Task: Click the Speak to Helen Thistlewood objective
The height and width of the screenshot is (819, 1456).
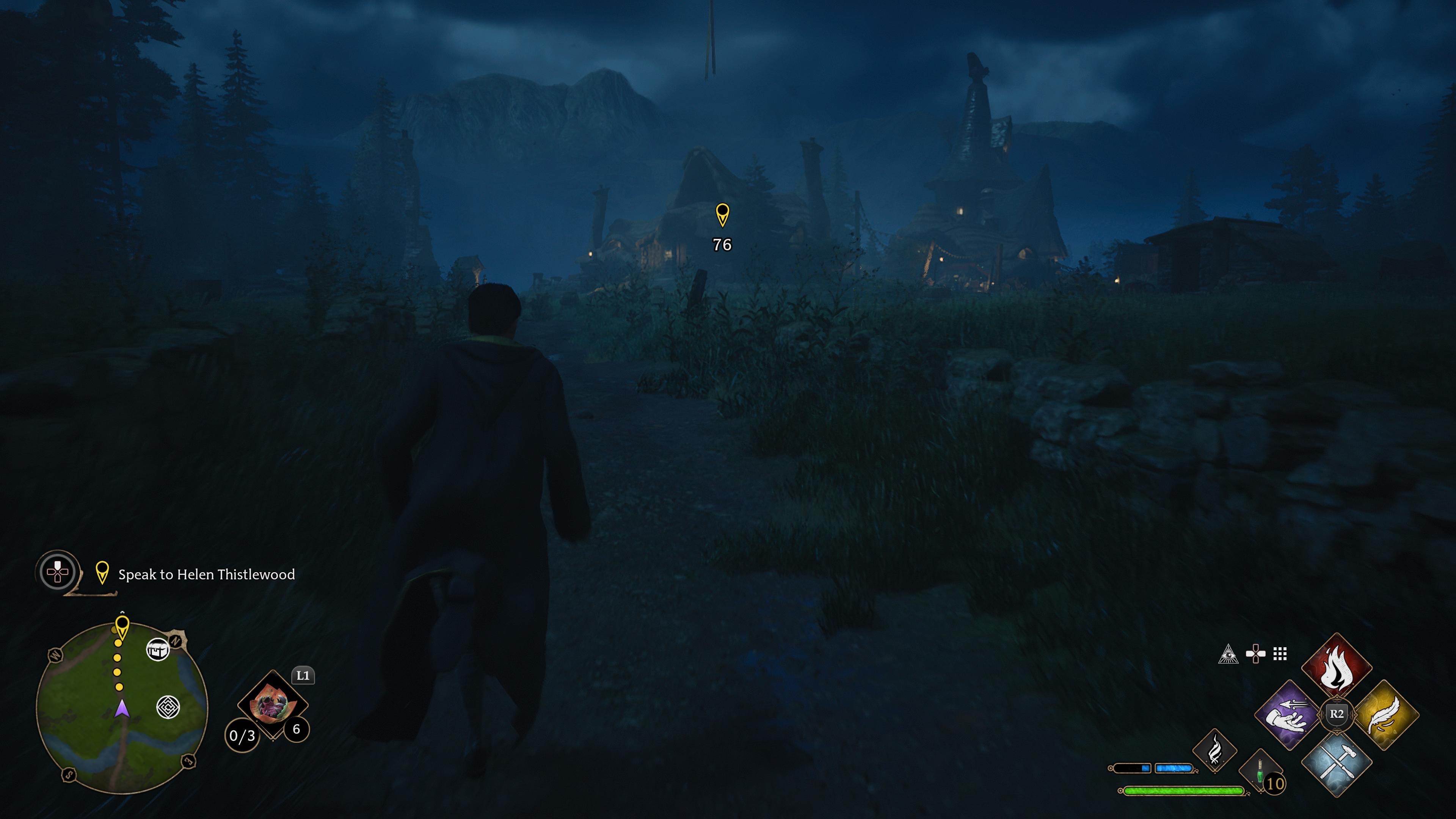Action: point(206,574)
